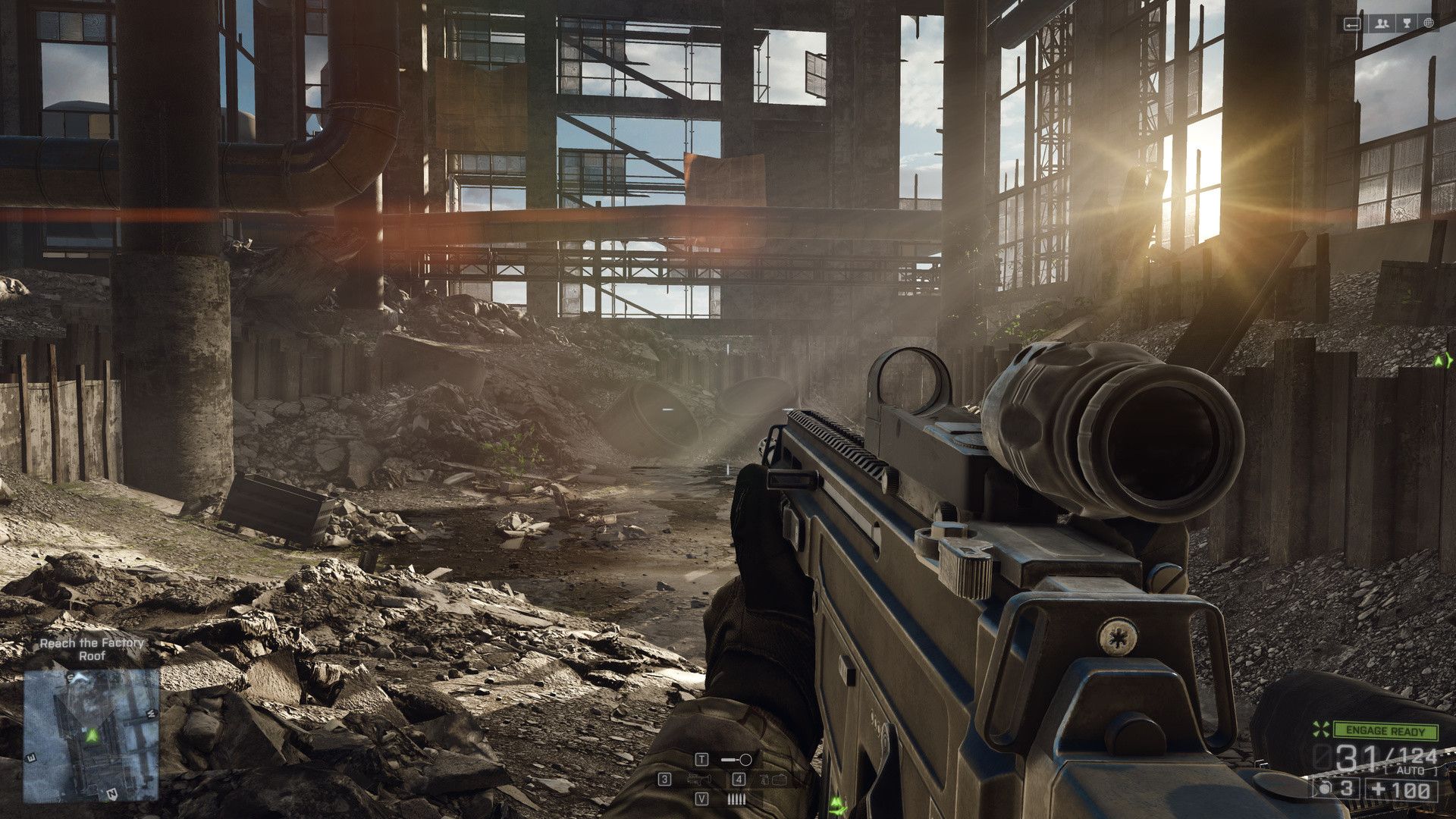The width and height of the screenshot is (1456, 819).
Task: Click the back arrow icon in the top bar
Action: tap(1353, 24)
